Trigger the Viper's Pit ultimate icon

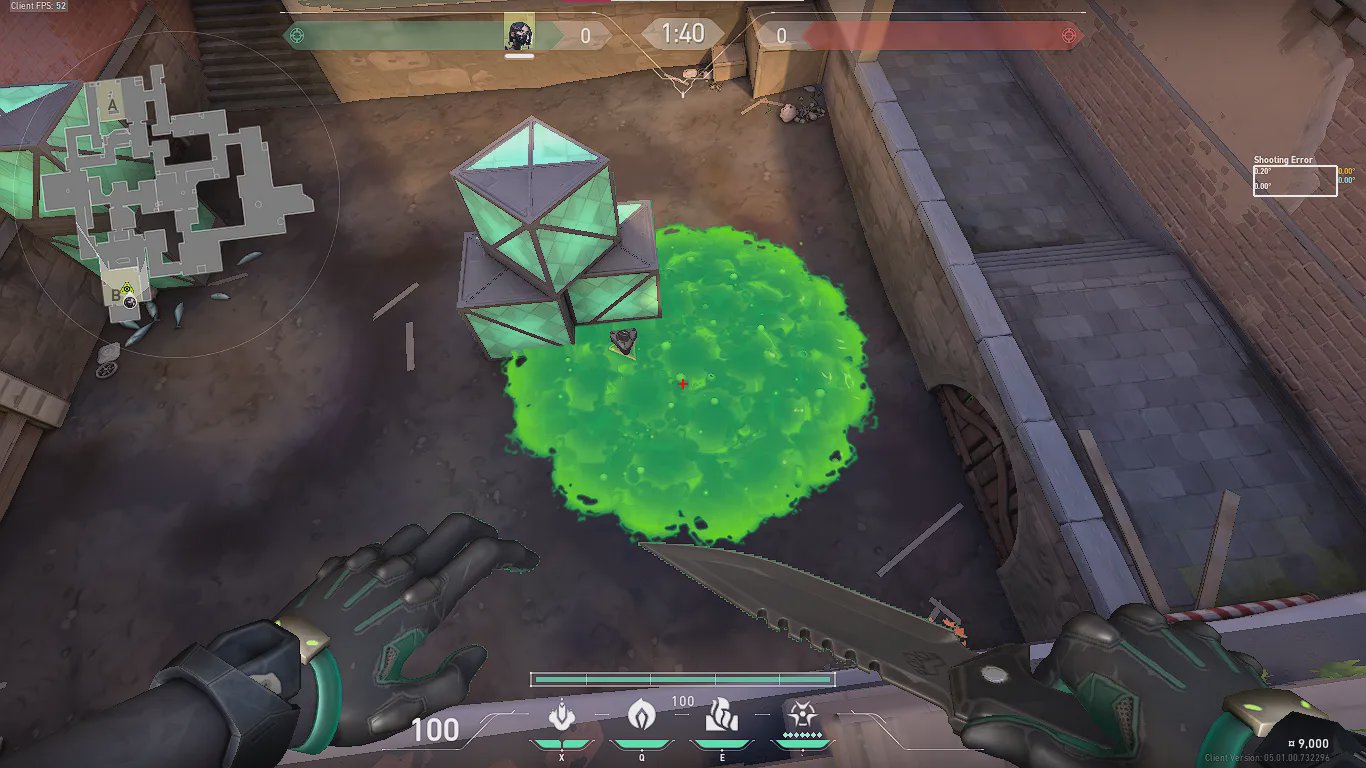pyautogui.click(x=802, y=716)
